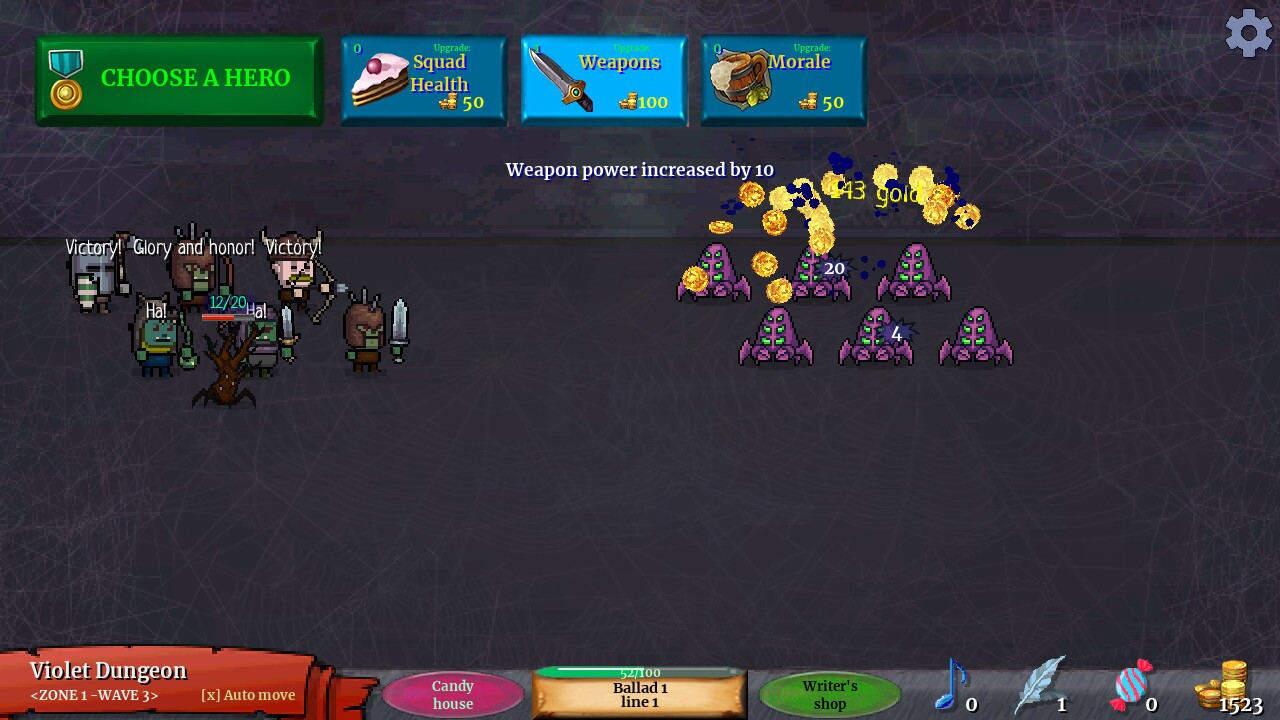
Task: Open the settings gear icon
Action: coord(1248,32)
